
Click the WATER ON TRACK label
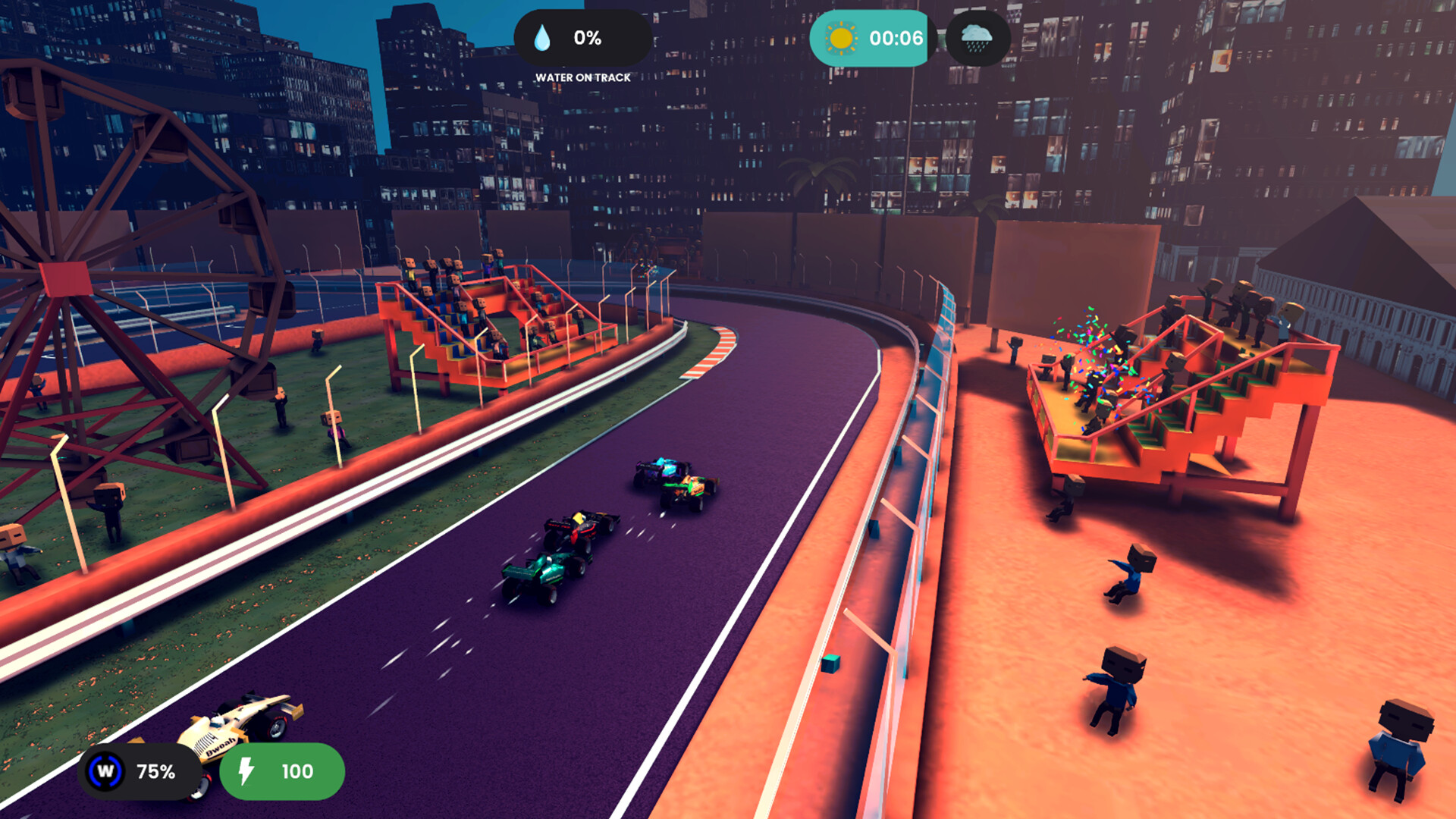(x=584, y=76)
